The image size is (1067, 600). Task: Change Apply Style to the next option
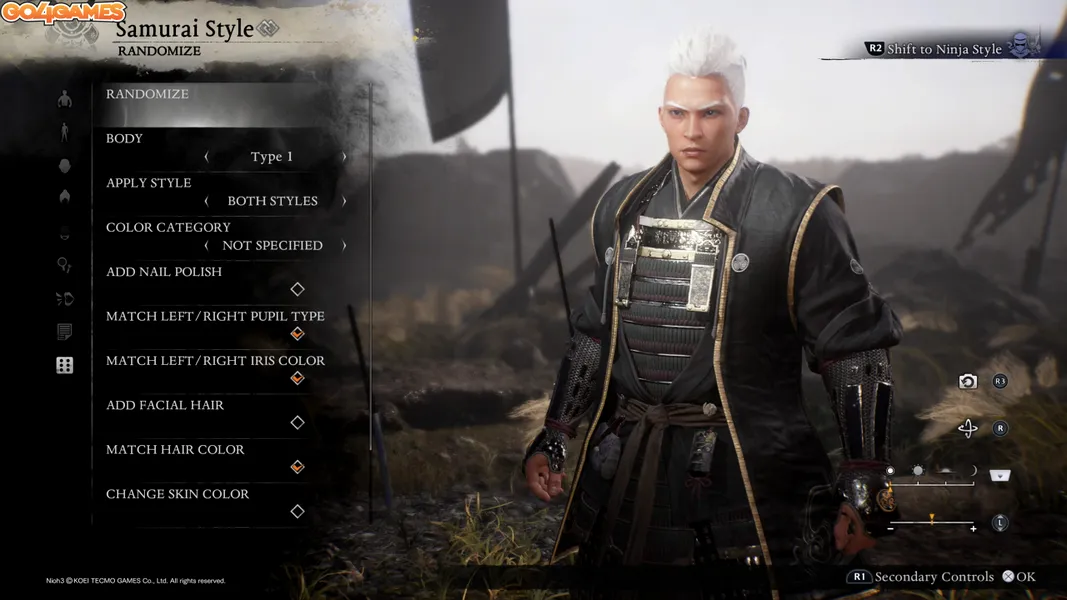(x=344, y=201)
